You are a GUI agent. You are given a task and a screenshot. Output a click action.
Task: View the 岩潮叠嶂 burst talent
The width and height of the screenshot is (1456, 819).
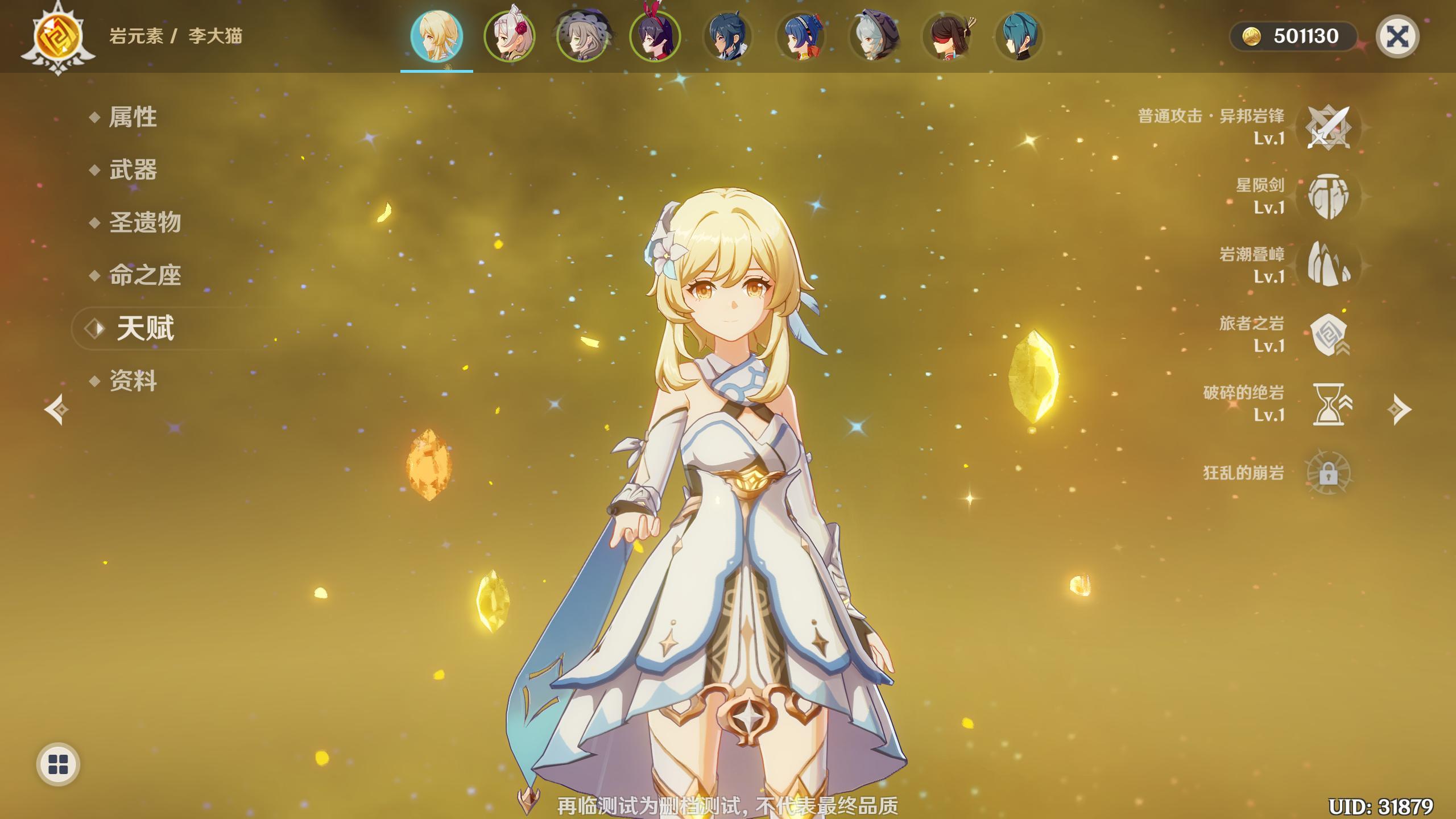click(x=1328, y=265)
